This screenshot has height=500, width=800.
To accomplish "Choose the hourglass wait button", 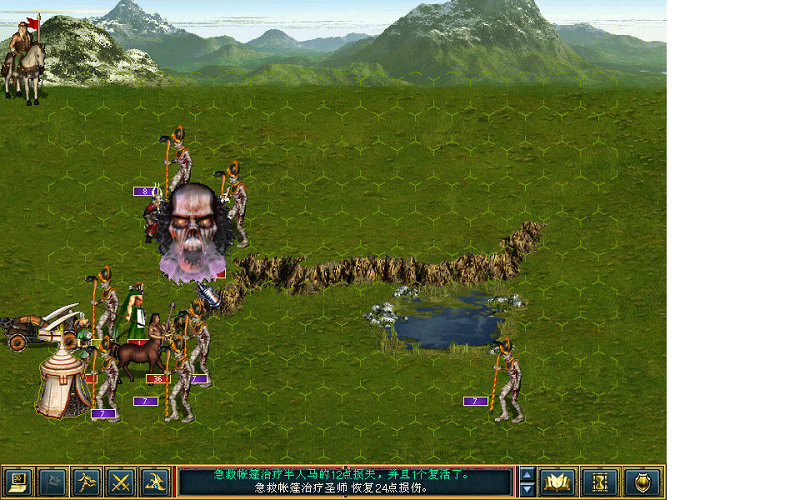I will coord(600,482).
